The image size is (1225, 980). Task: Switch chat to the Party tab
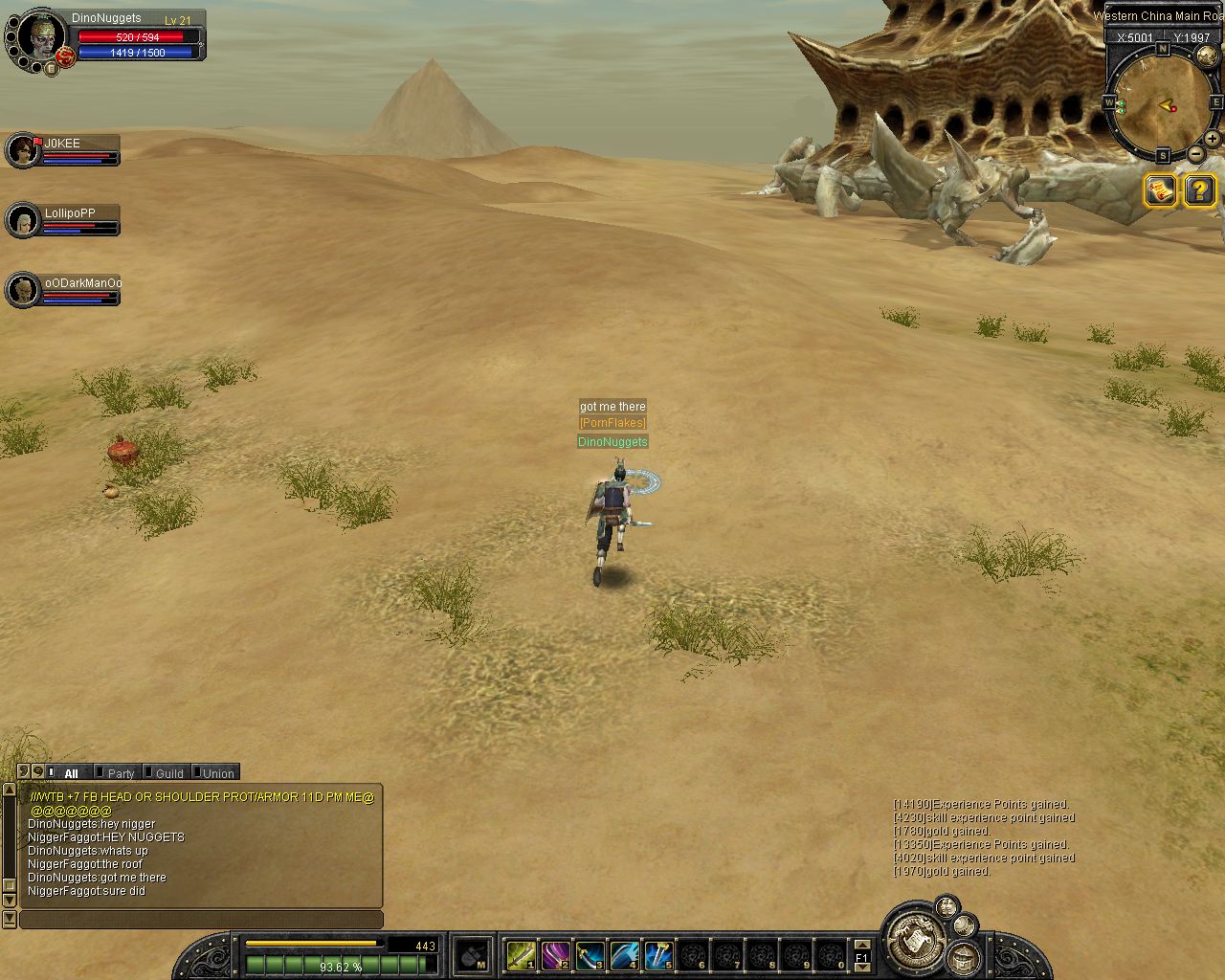(120, 773)
